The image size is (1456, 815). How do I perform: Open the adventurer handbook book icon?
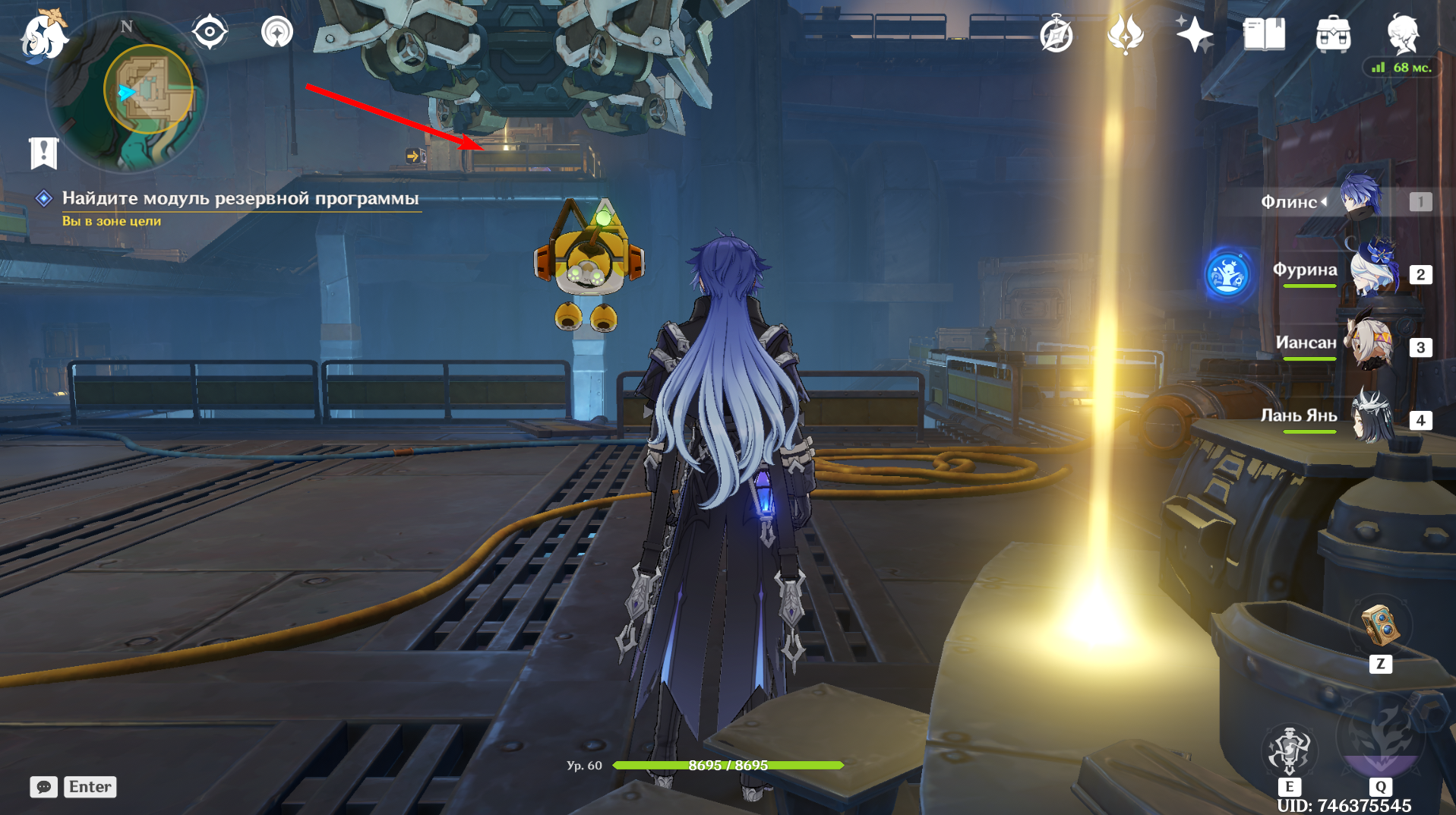tap(1264, 35)
